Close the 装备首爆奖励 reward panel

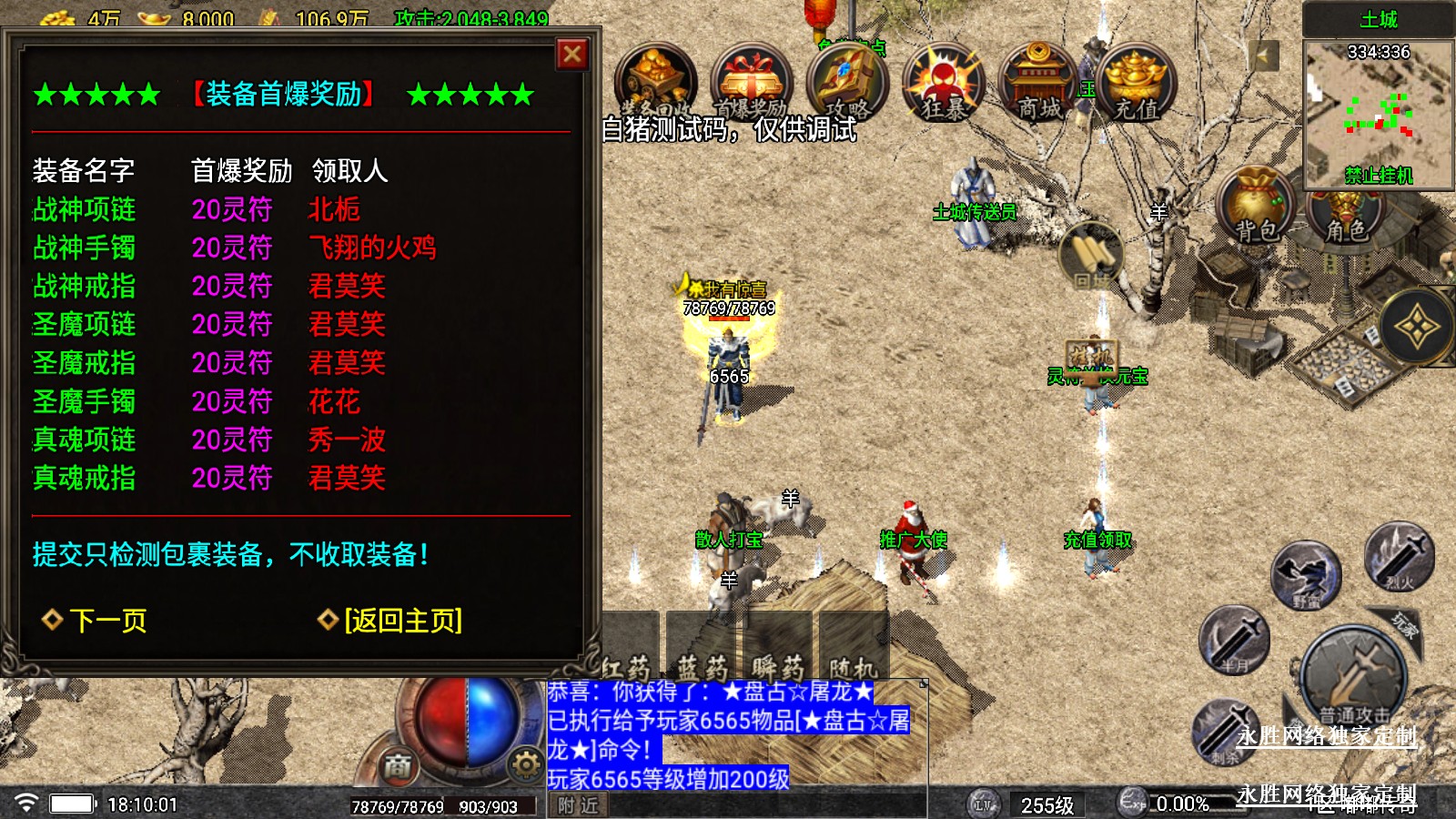coord(572,55)
